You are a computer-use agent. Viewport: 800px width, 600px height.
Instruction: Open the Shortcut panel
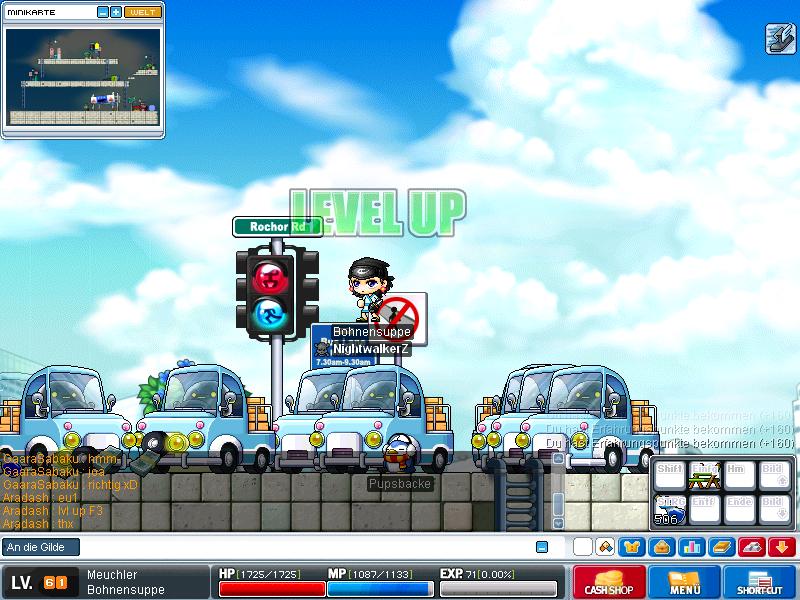click(x=761, y=582)
